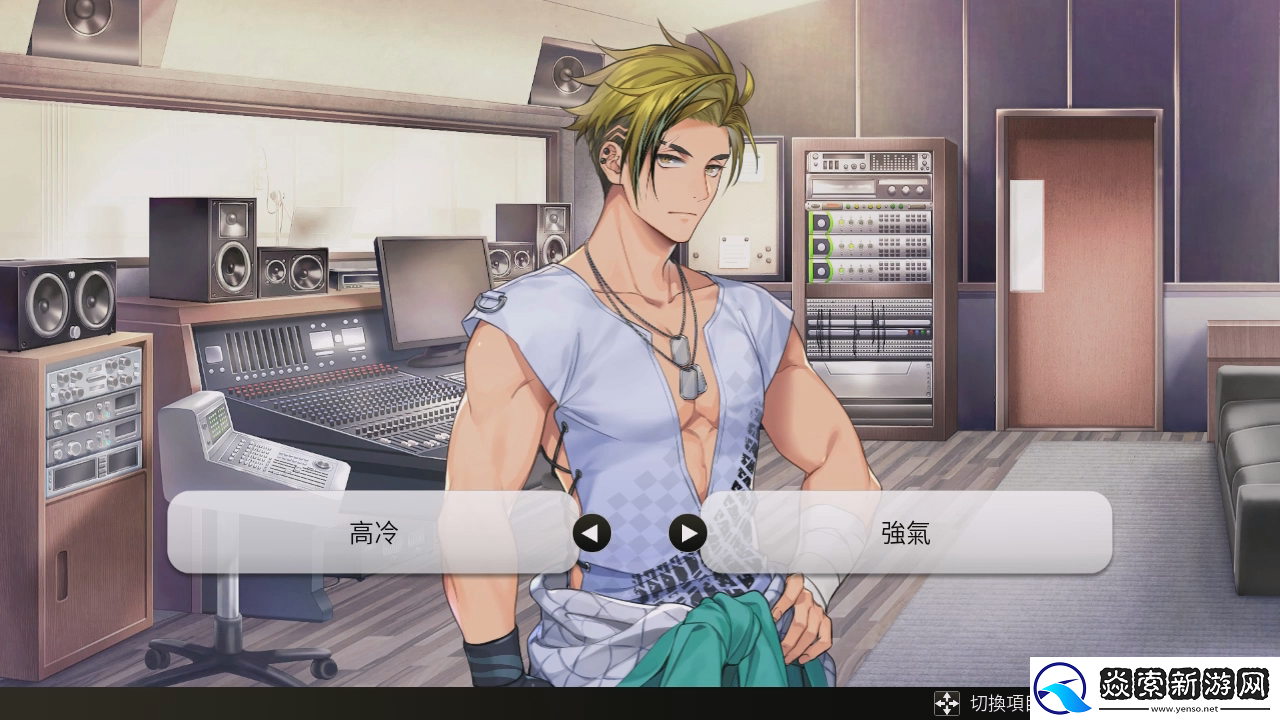
Task: Choose the 強氣 personality option
Action: [x=906, y=533]
